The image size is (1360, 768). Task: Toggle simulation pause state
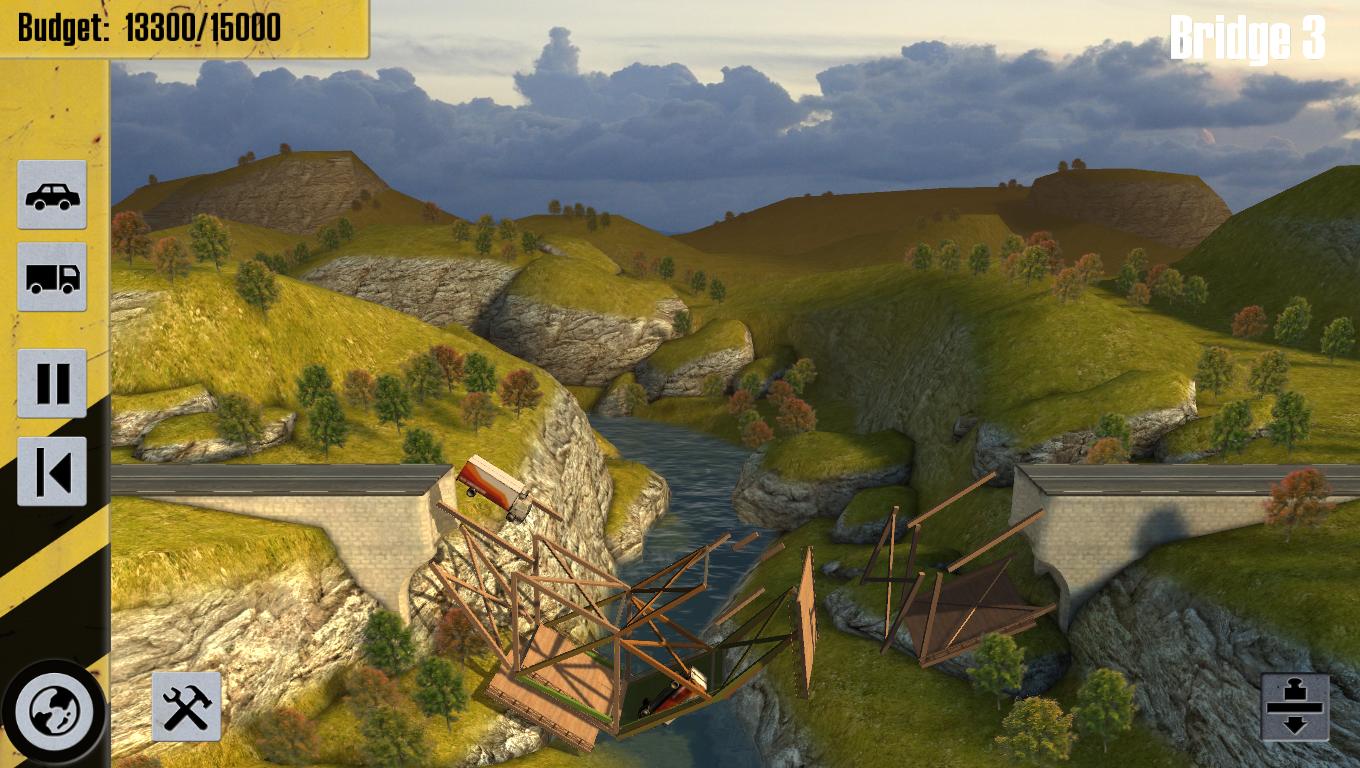click(52, 381)
